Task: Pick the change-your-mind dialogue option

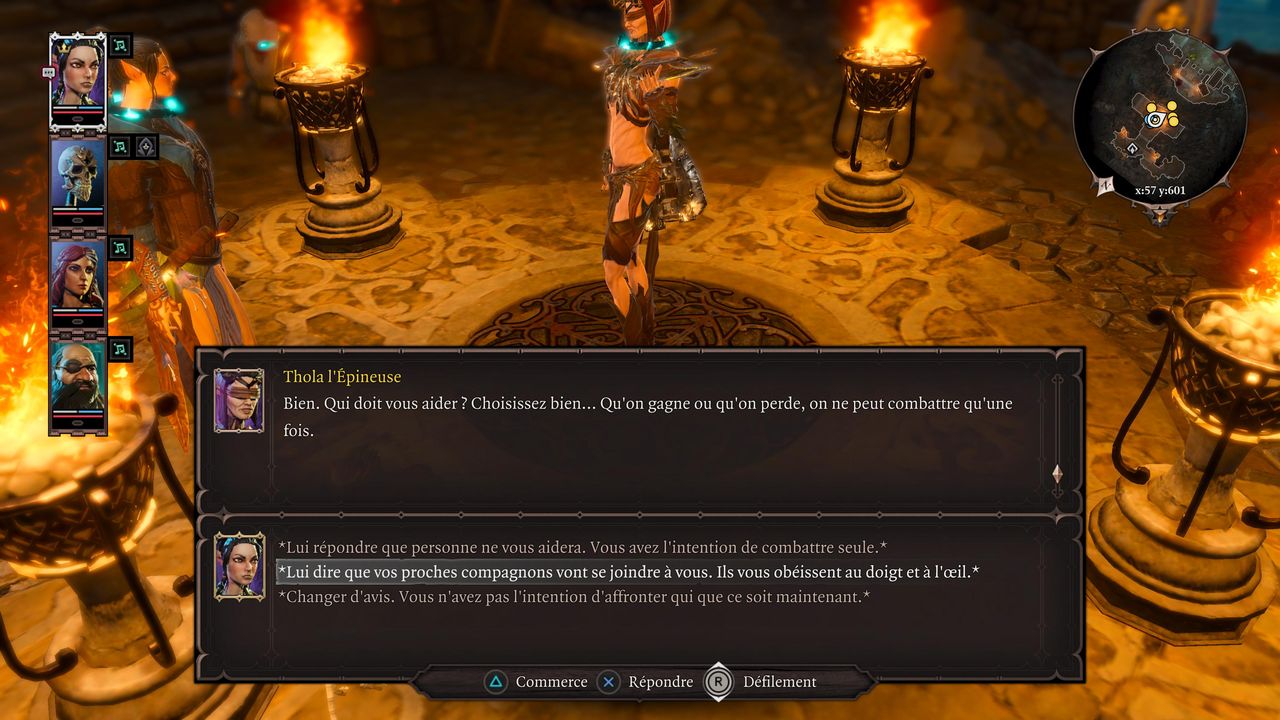Action: [x=573, y=597]
